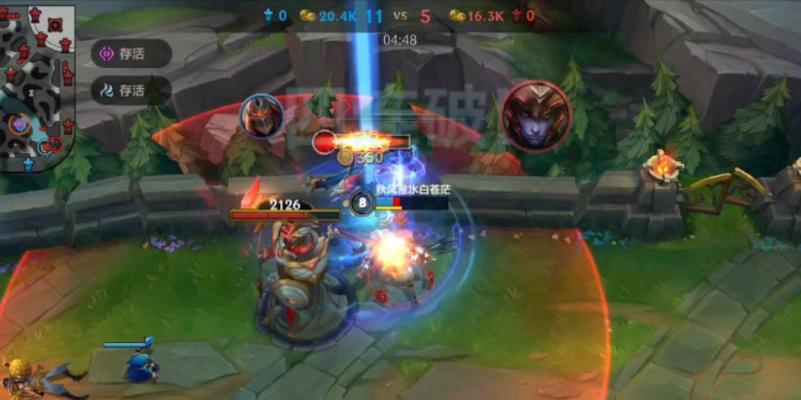Select the purple Baron objective tracker

[128, 53]
